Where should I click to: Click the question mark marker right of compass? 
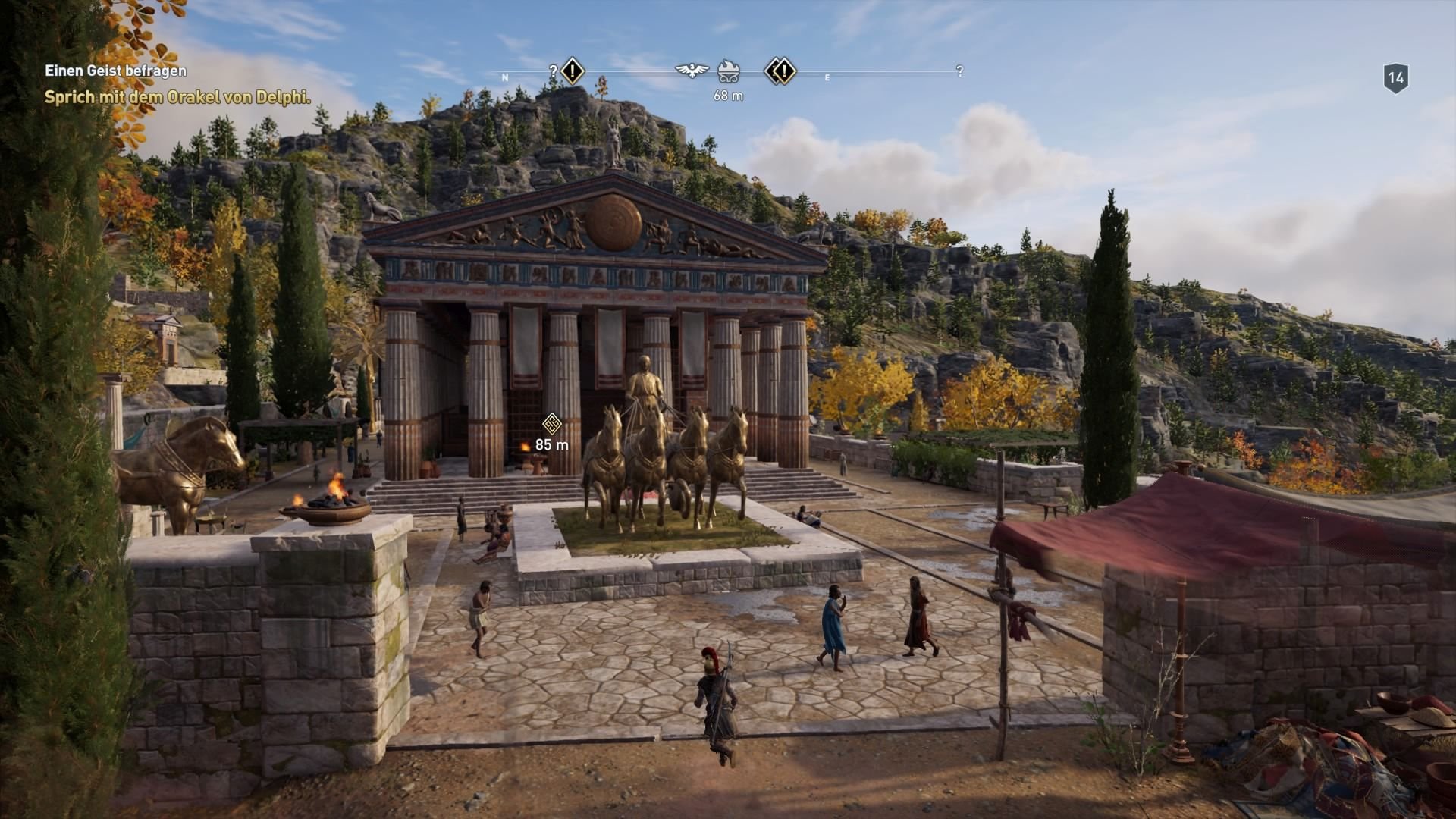pyautogui.click(x=959, y=72)
